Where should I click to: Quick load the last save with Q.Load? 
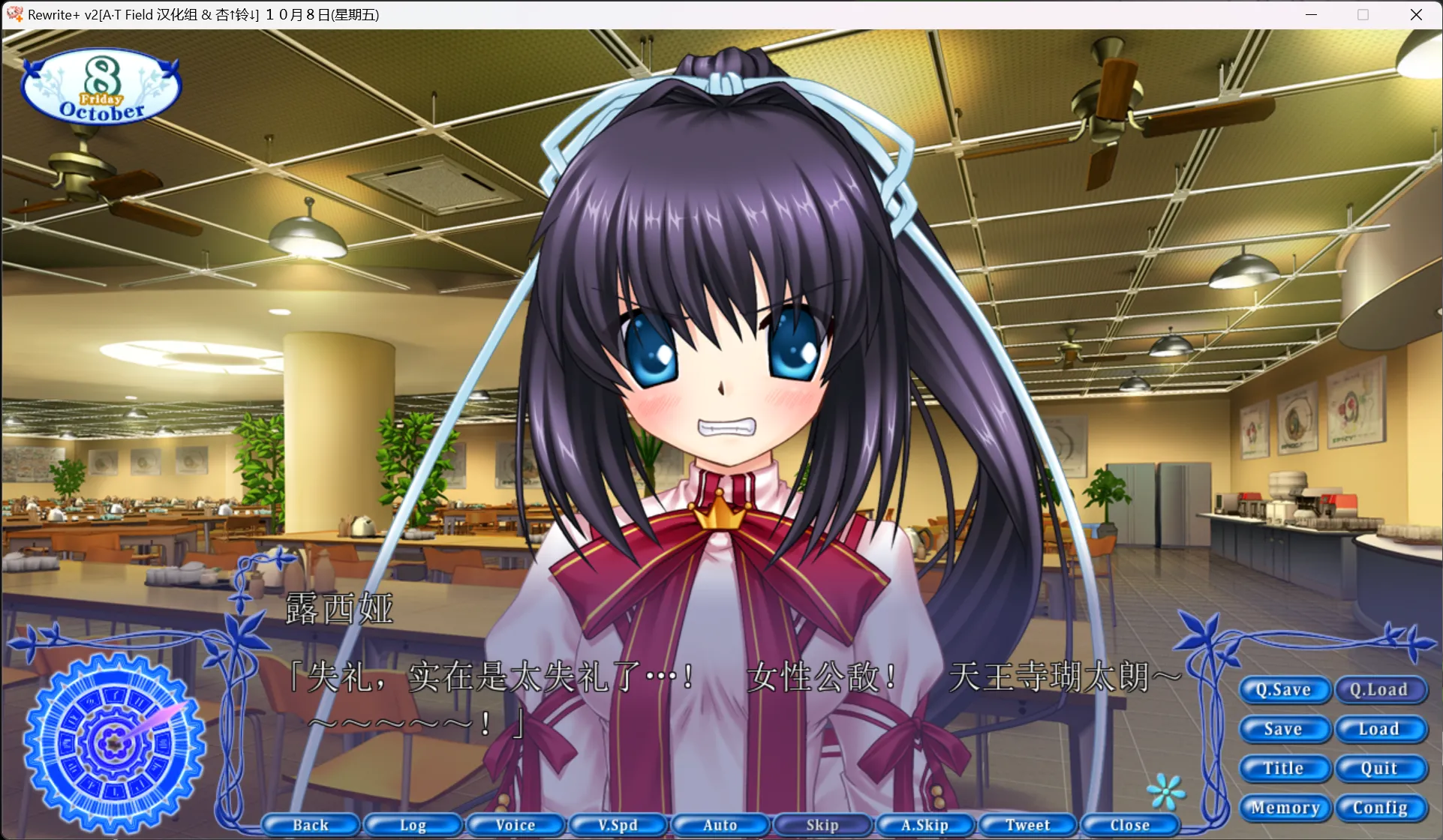tap(1379, 689)
